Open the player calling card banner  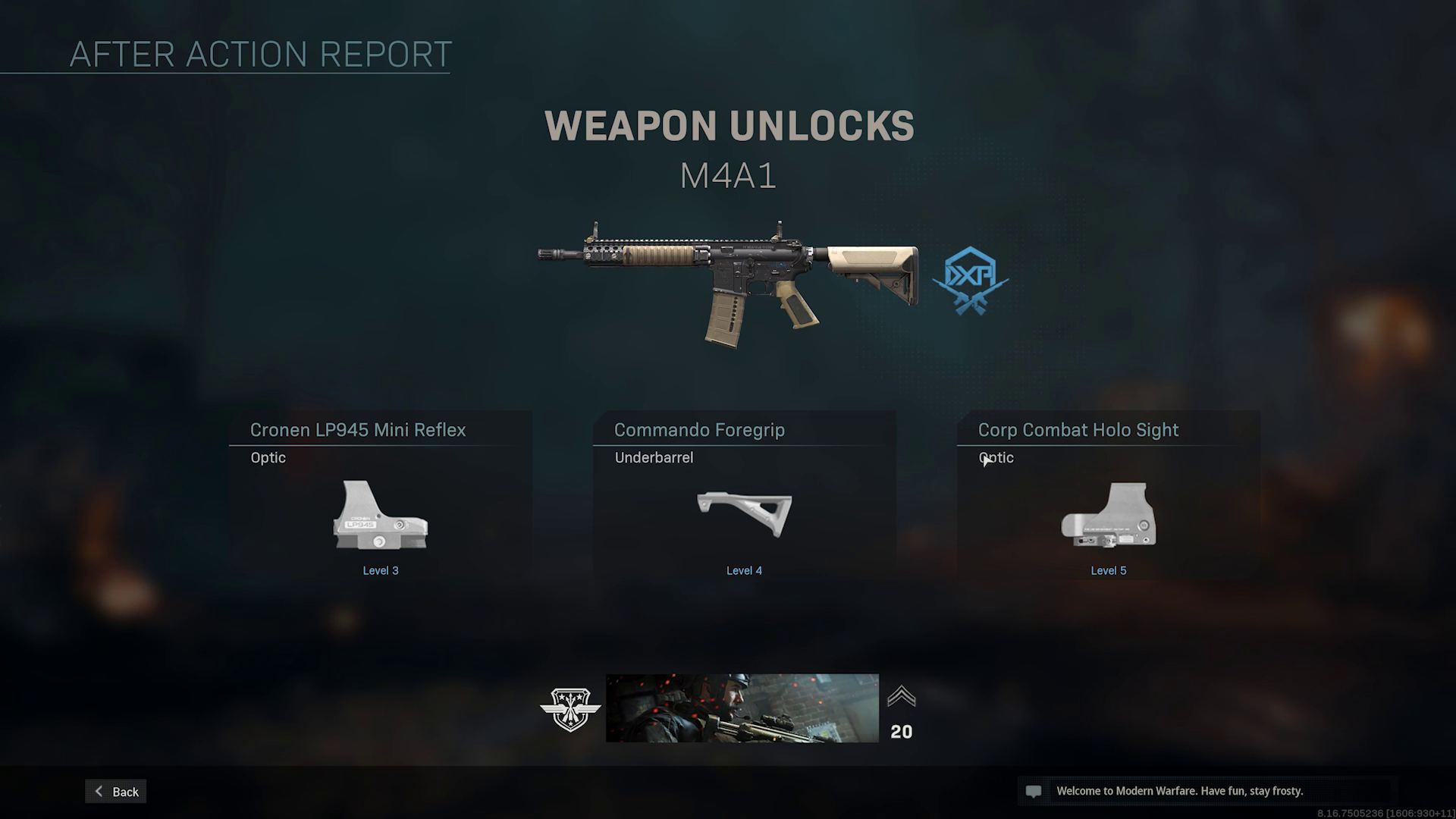pyautogui.click(x=742, y=708)
